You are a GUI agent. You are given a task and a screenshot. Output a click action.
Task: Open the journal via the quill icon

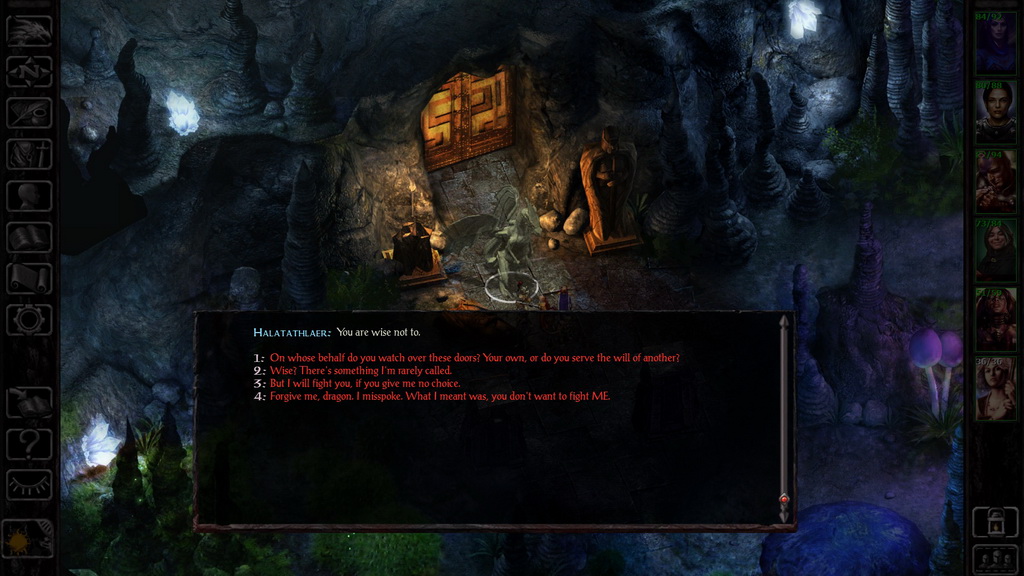click(x=29, y=113)
